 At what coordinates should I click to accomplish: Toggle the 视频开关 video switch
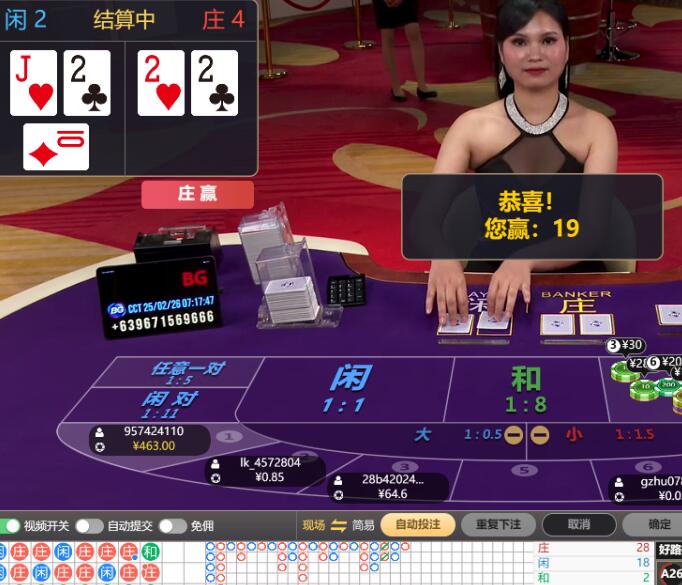click(12, 526)
